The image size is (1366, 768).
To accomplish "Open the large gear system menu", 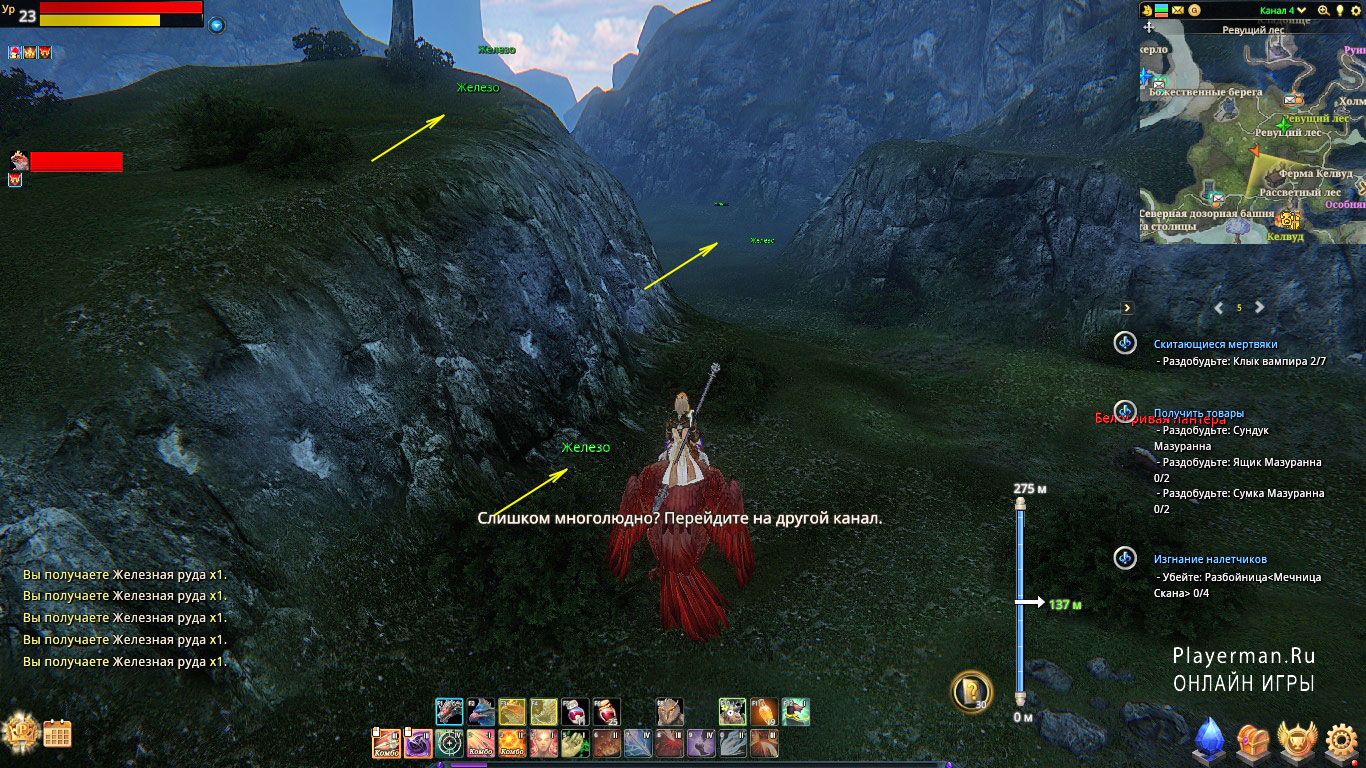I will point(1342,741).
